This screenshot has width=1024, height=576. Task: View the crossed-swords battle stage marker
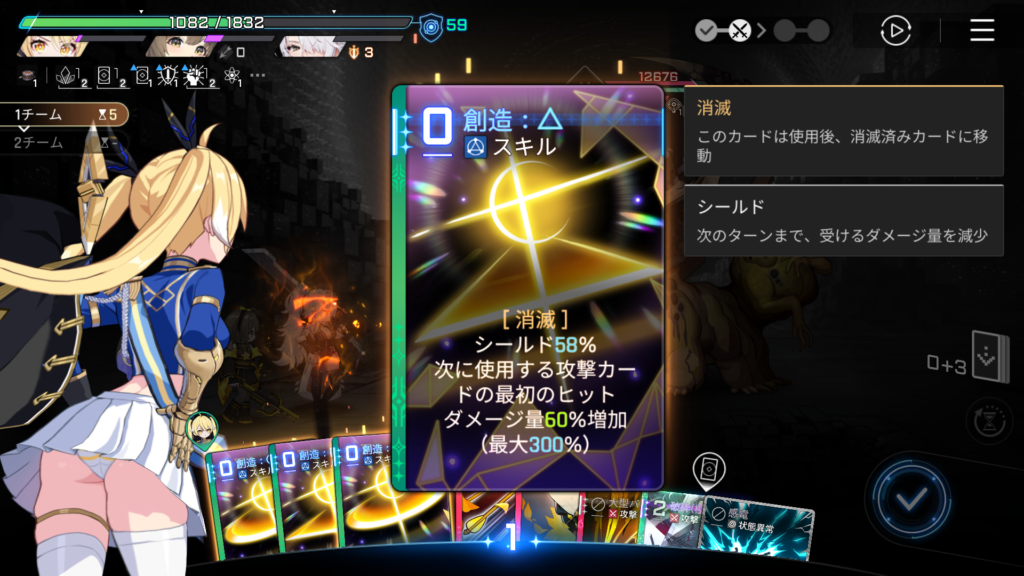coord(739,31)
